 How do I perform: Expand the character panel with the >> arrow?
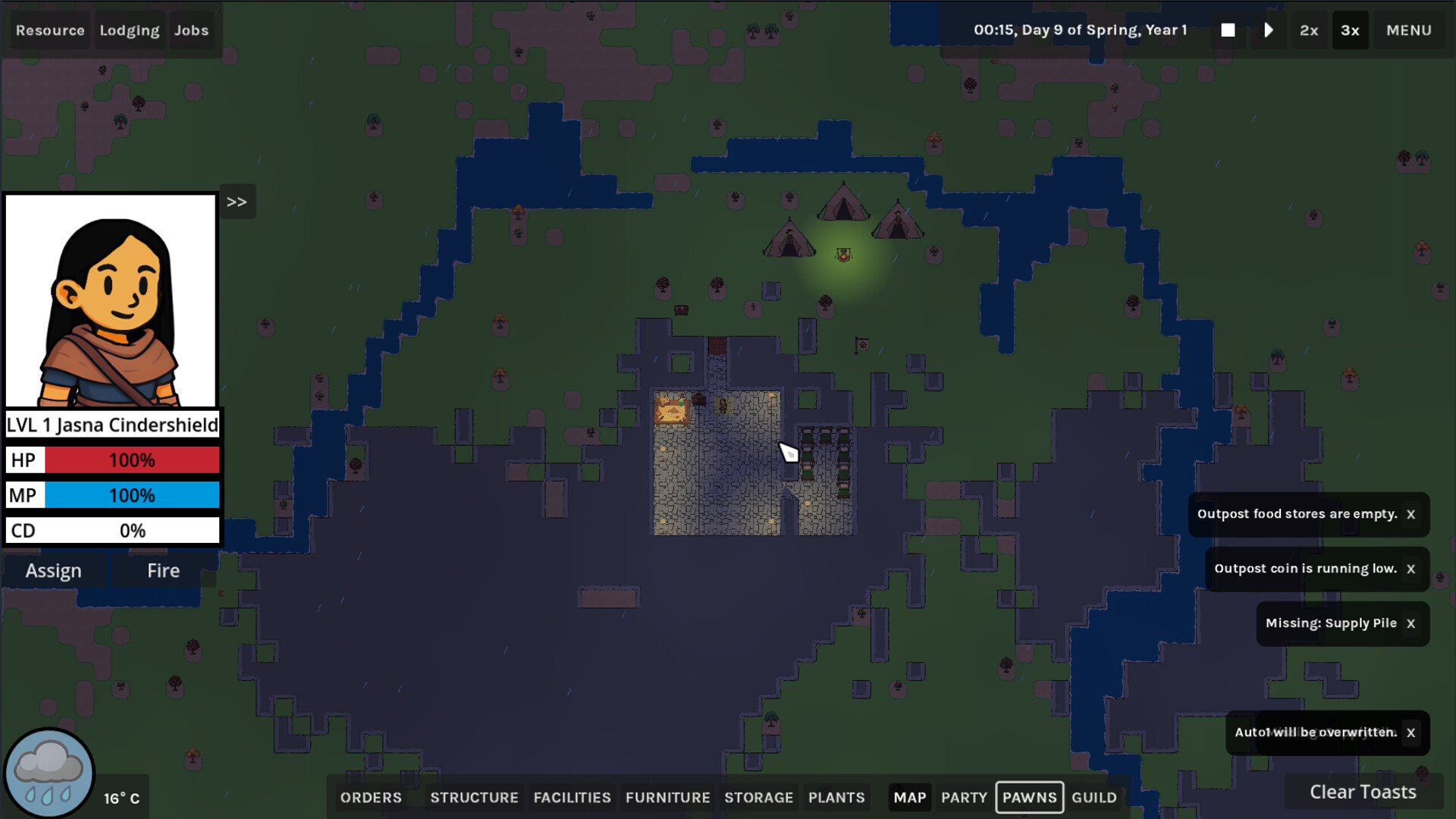coord(237,201)
